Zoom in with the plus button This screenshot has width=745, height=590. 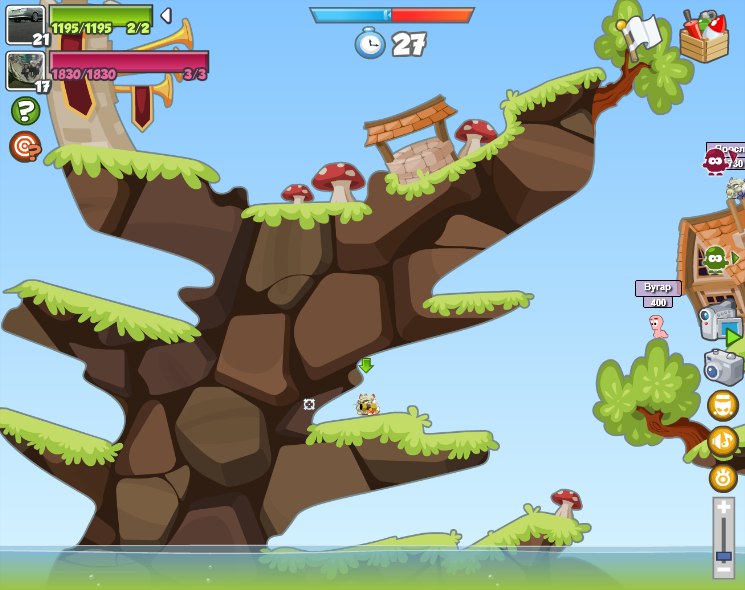(x=723, y=508)
